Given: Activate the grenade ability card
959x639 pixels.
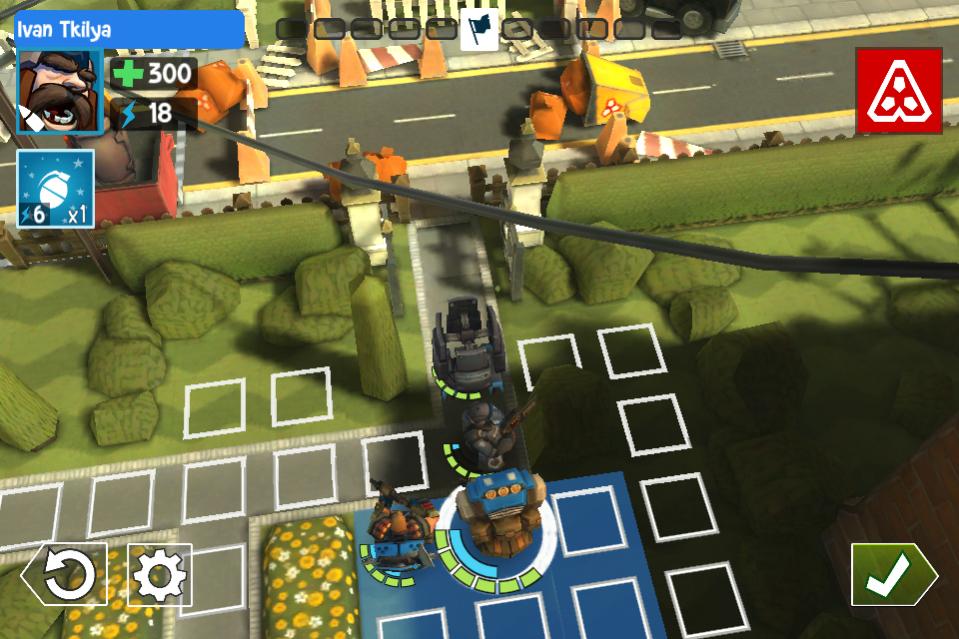Looking at the screenshot, I should (55, 189).
